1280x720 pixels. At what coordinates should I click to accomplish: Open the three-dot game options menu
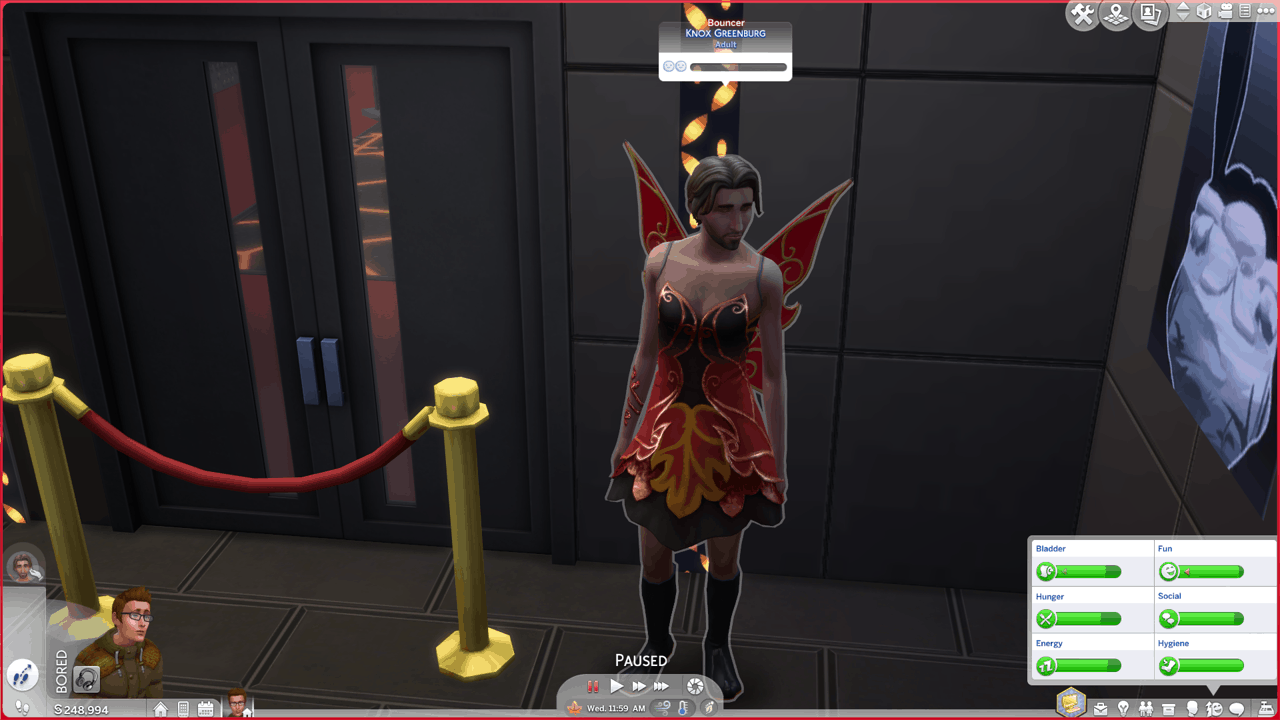[1265, 12]
